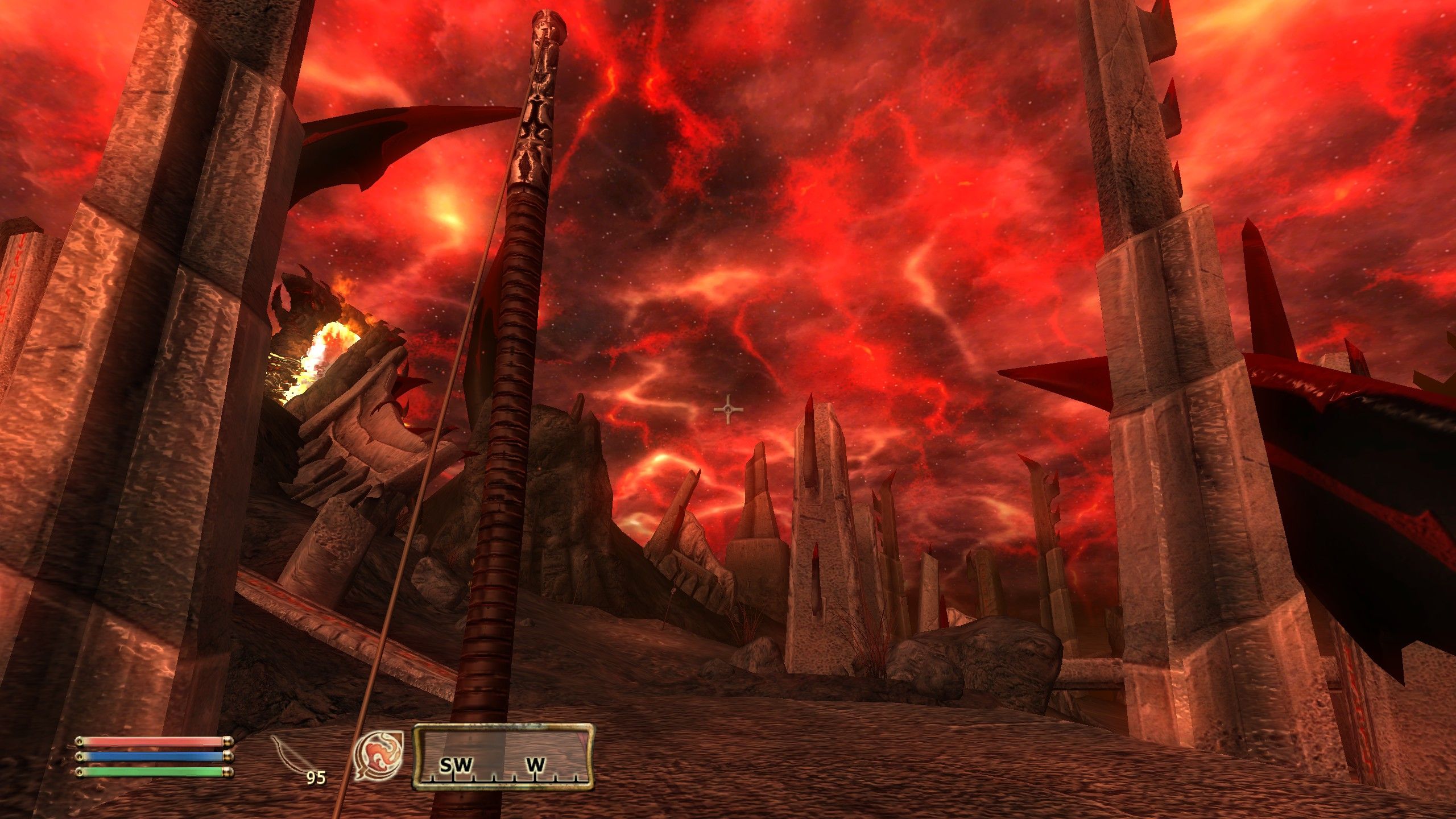Select the held bow staff in foreground
Screen dimensions: 1456x819
500,455
